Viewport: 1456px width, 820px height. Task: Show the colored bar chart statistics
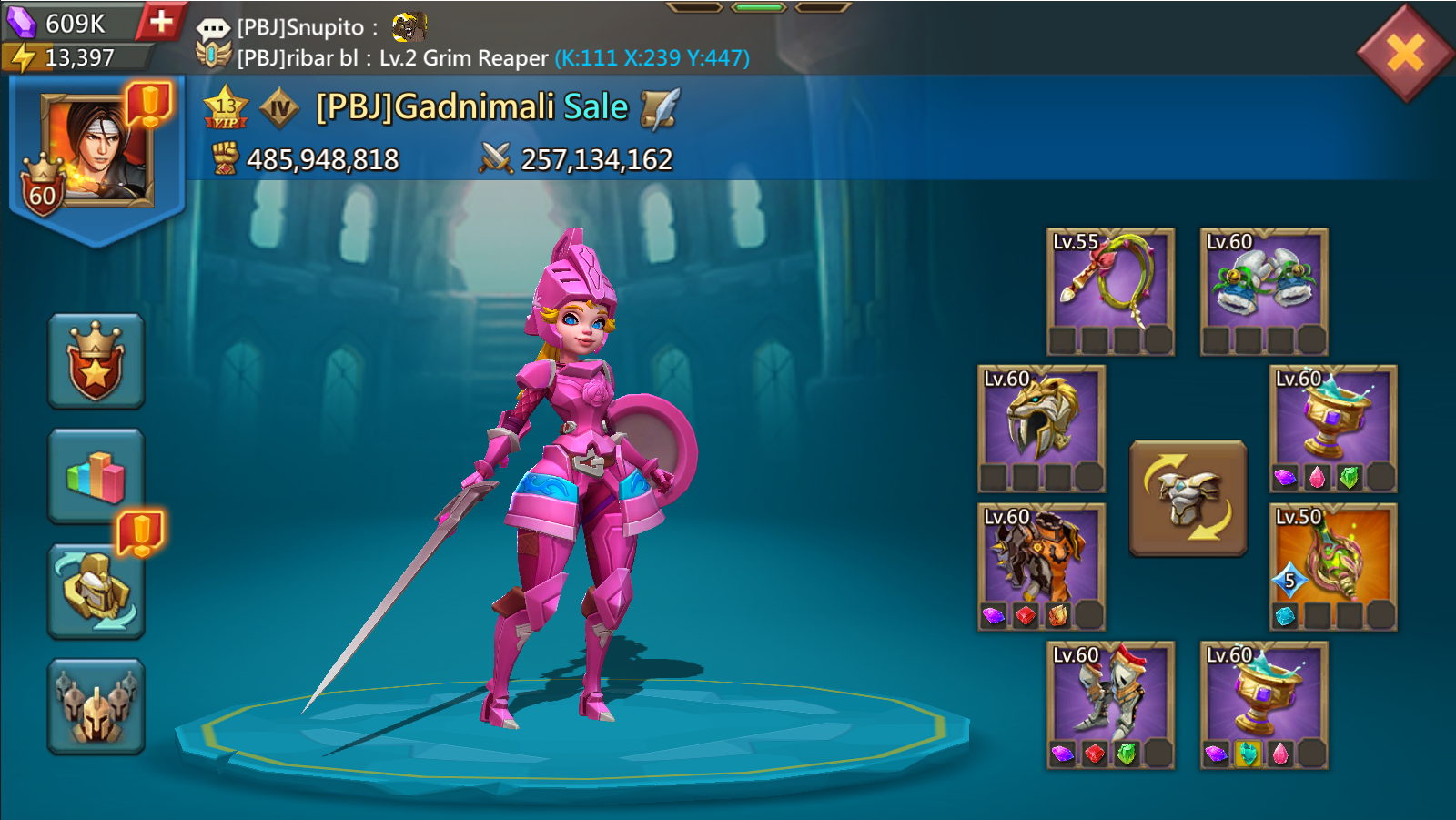pyautogui.click(x=96, y=476)
